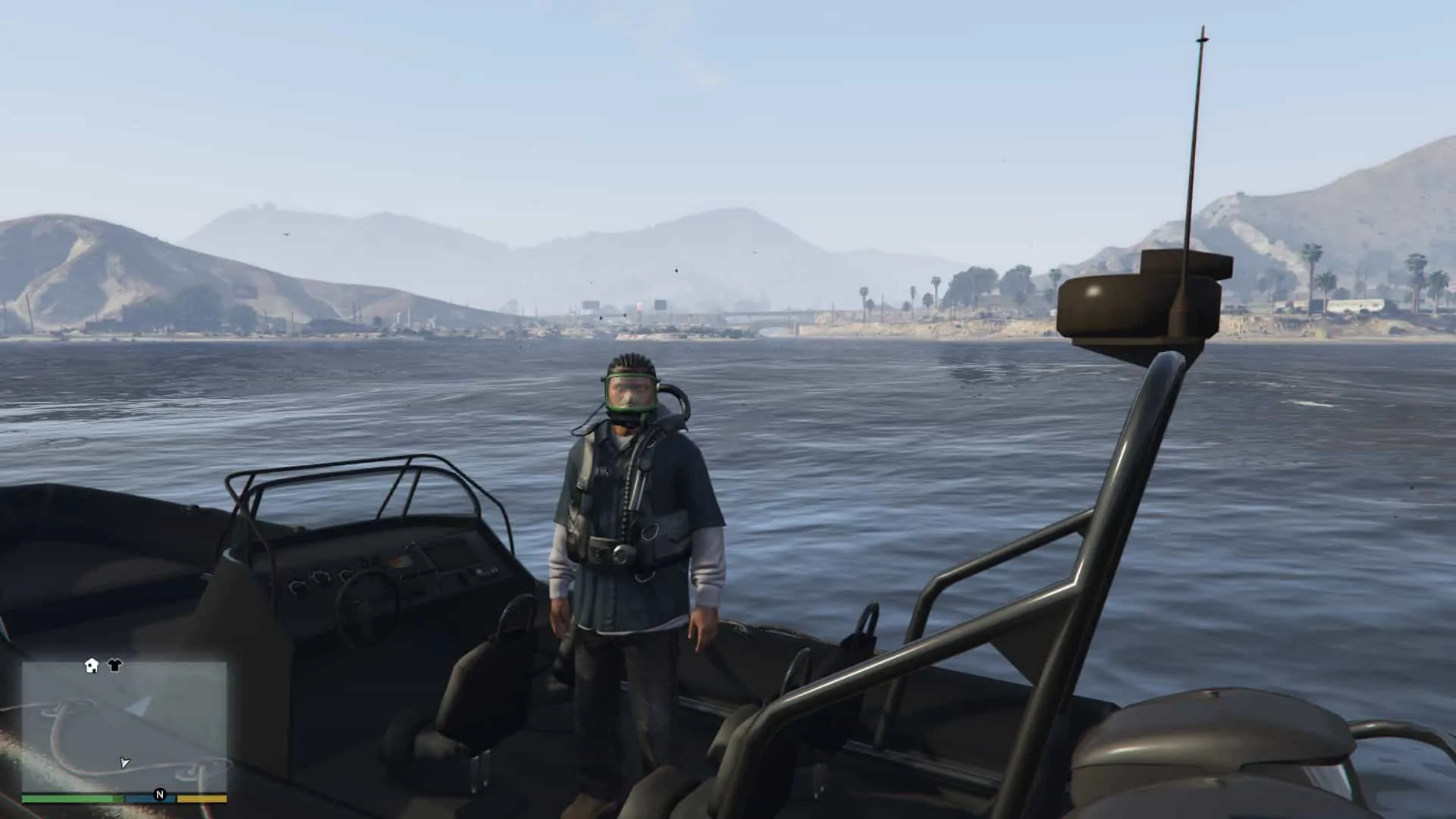This screenshot has width=1456, height=819.
Task: Select the black t-shirt clothing store blip
Action: (x=114, y=666)
